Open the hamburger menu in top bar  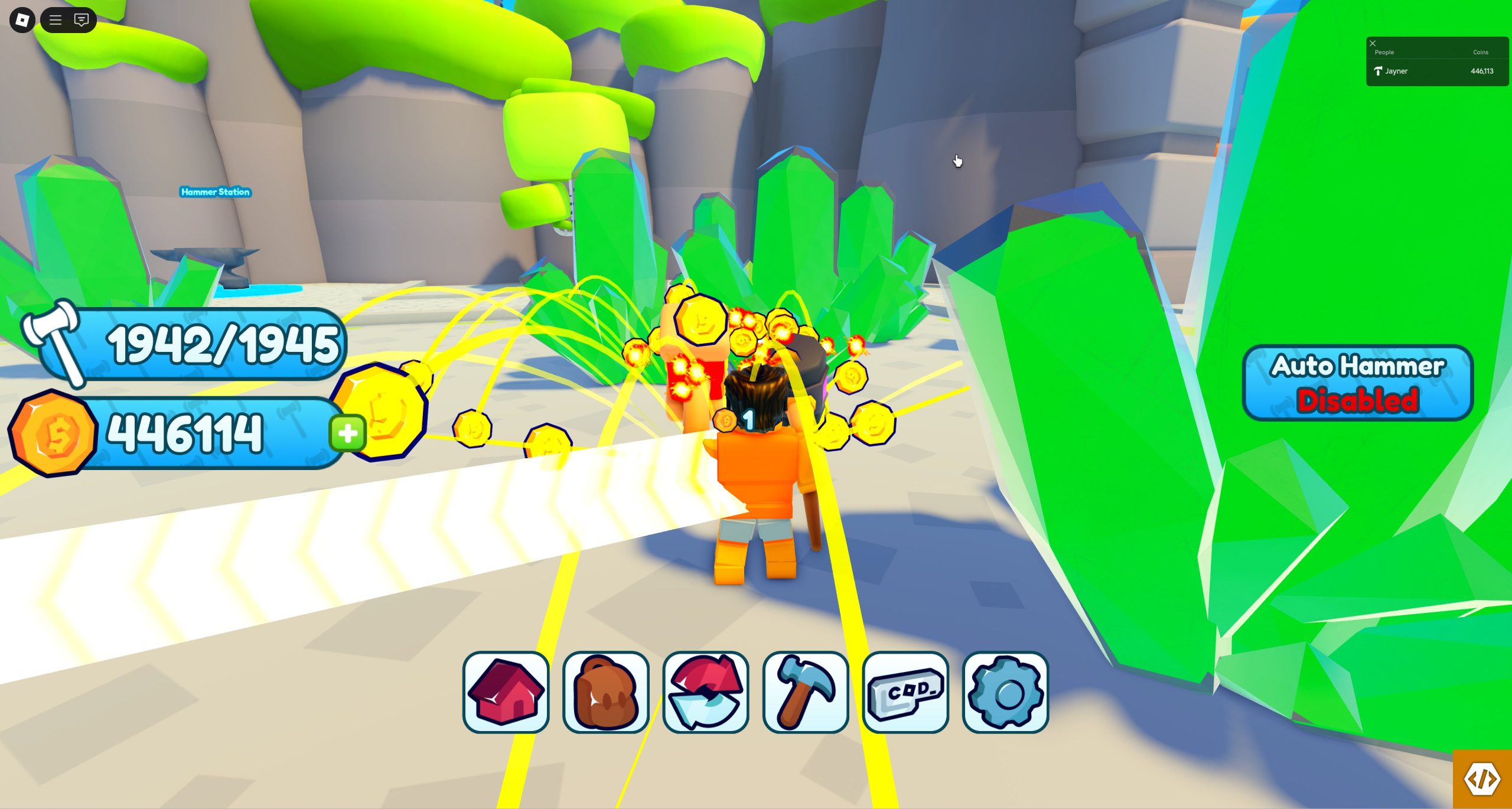pyautogui.click(x=56, y=20)
